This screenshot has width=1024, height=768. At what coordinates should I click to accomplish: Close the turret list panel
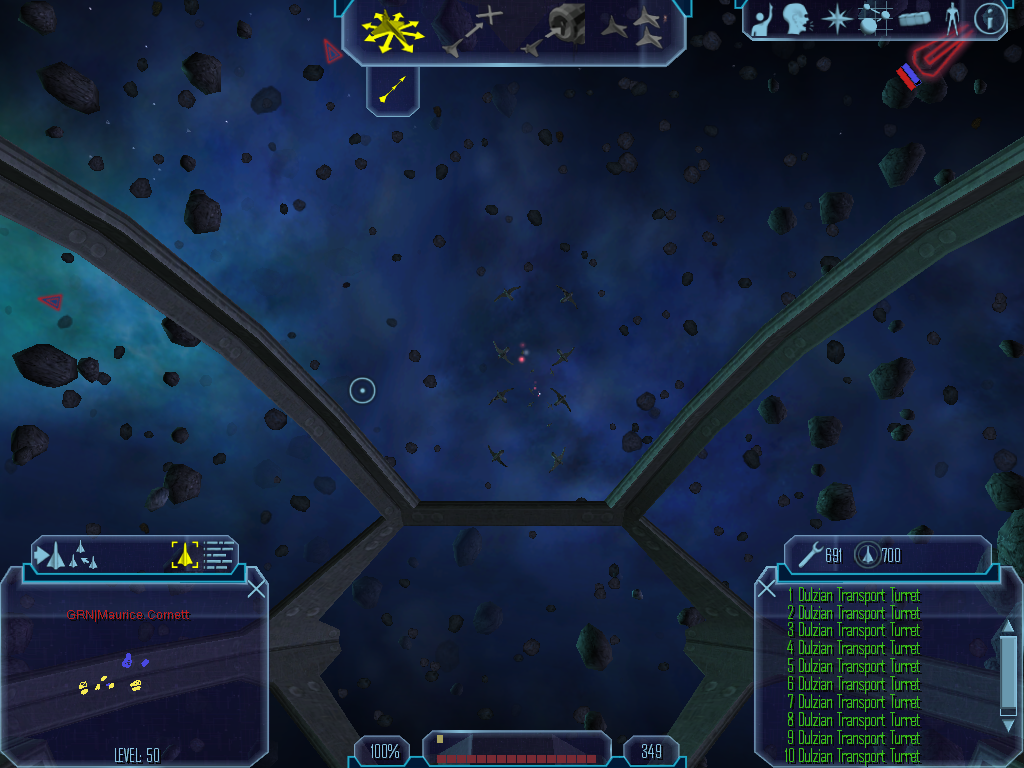tap(767, 589)
